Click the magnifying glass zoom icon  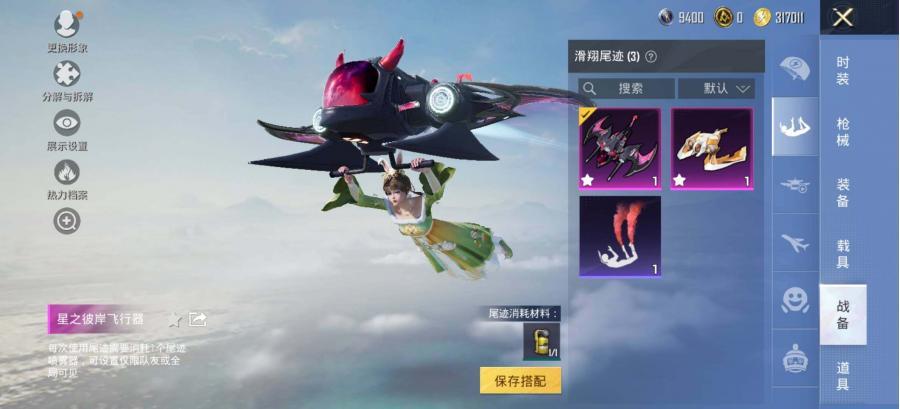coord(67,221)
